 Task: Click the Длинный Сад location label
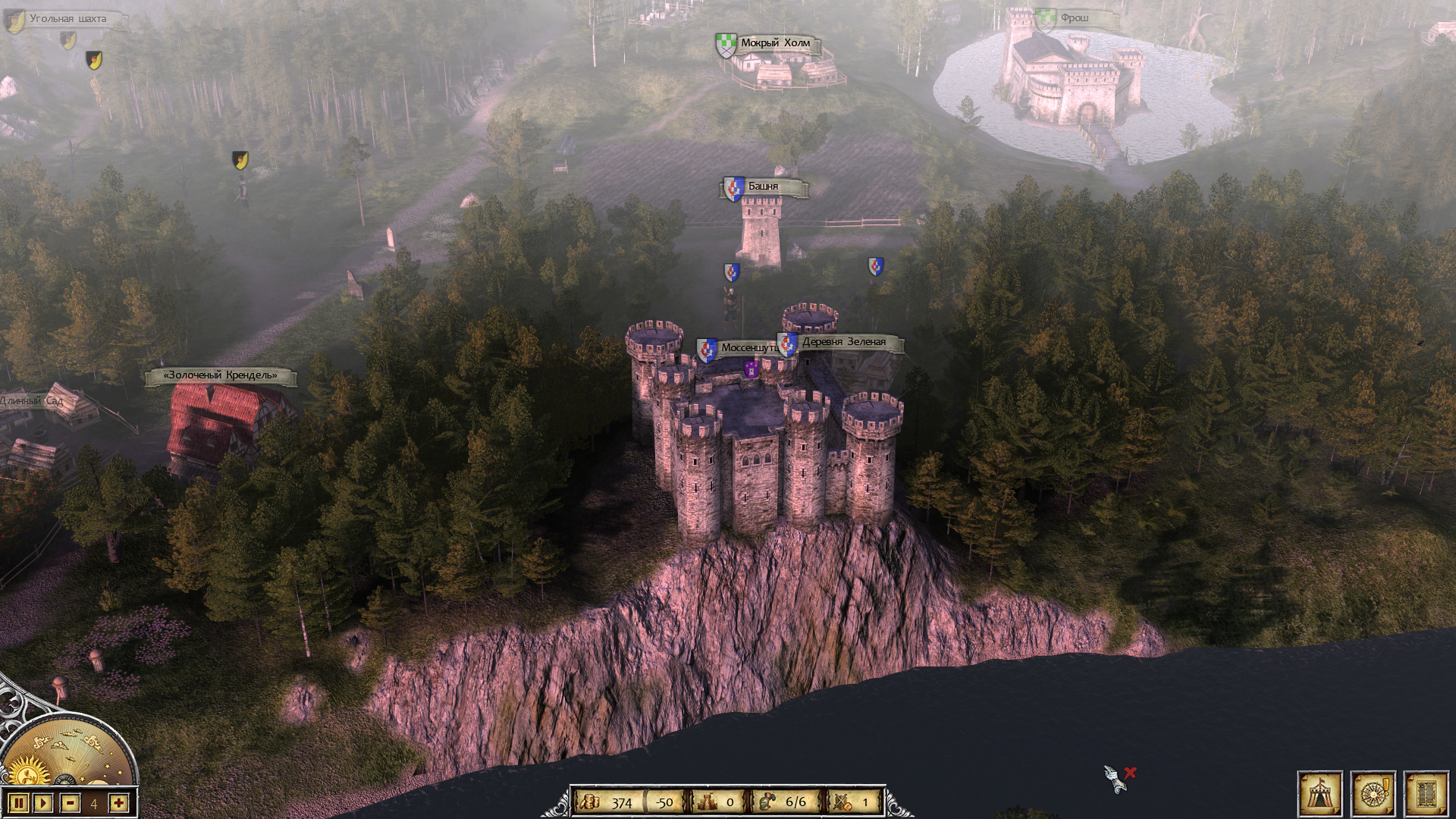32,400
